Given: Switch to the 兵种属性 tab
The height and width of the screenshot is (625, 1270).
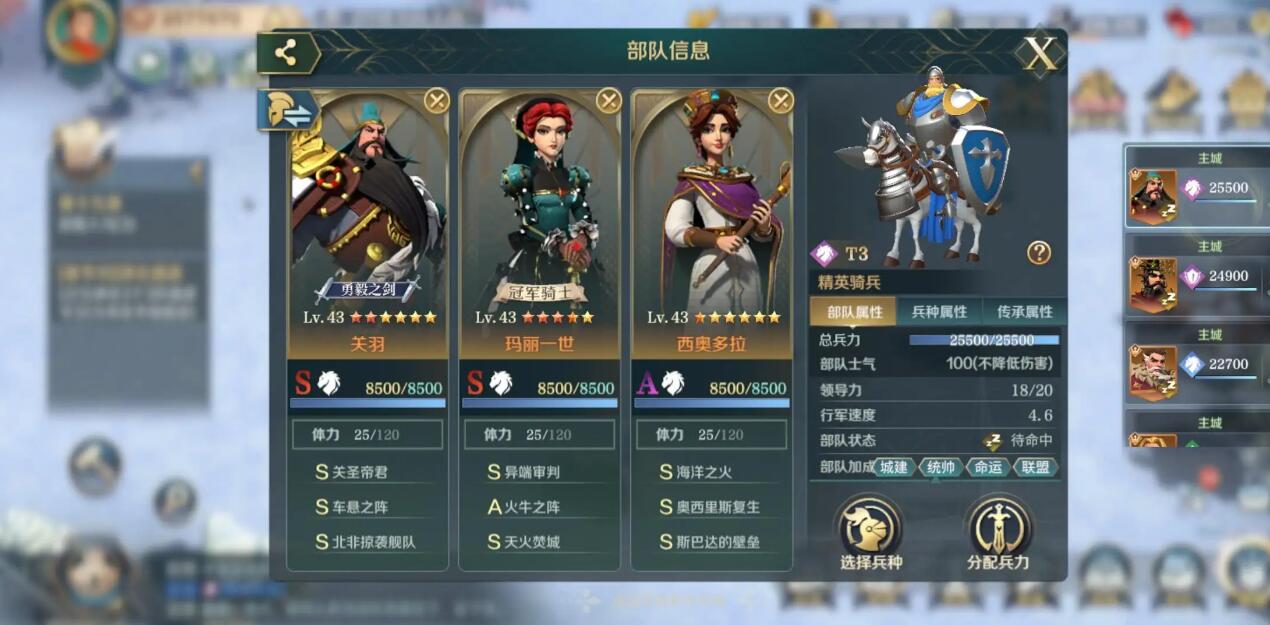Looking at the screenshot, I should (939, 312).
